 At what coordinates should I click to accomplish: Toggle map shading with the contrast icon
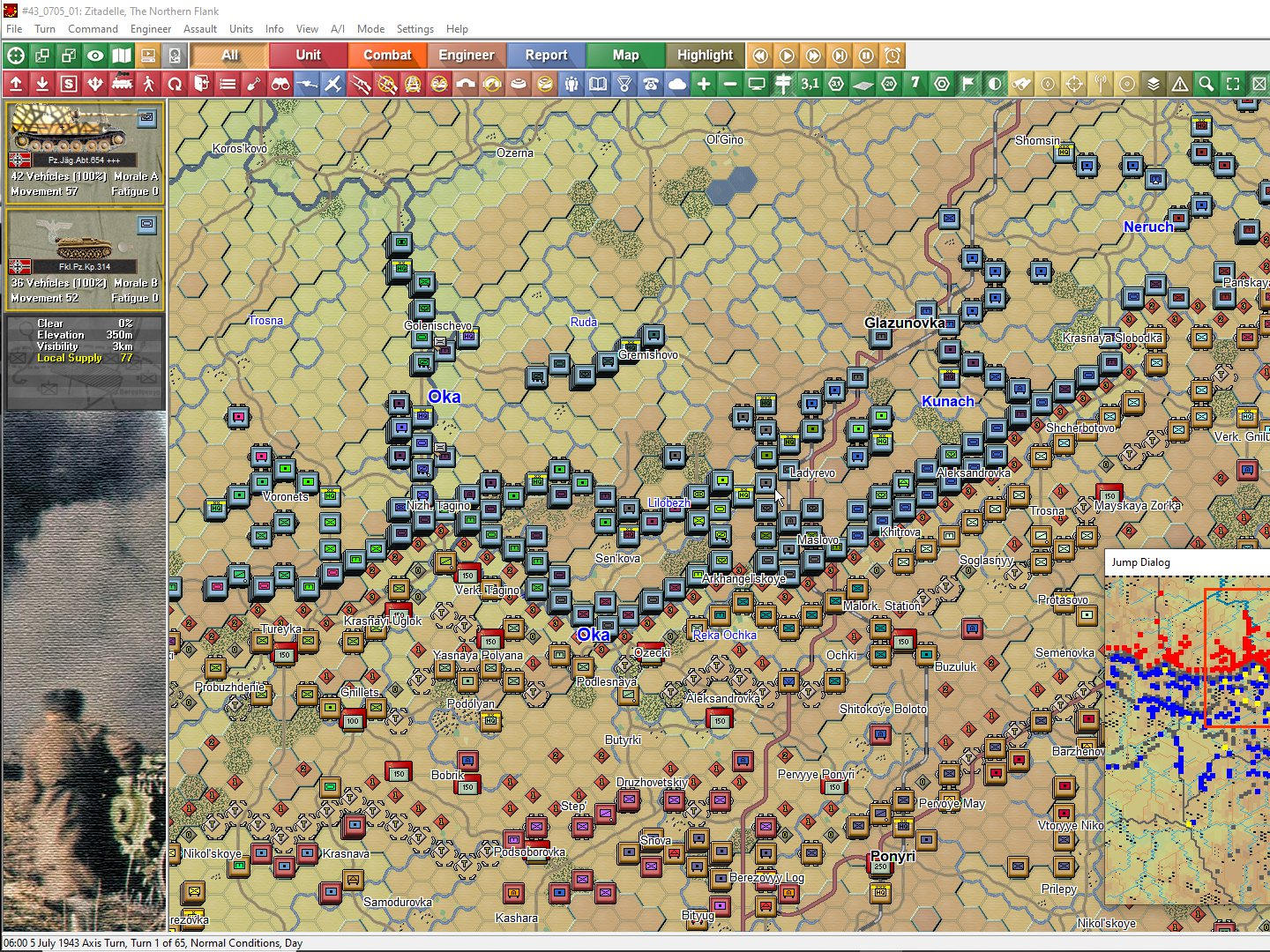(993, 84)
